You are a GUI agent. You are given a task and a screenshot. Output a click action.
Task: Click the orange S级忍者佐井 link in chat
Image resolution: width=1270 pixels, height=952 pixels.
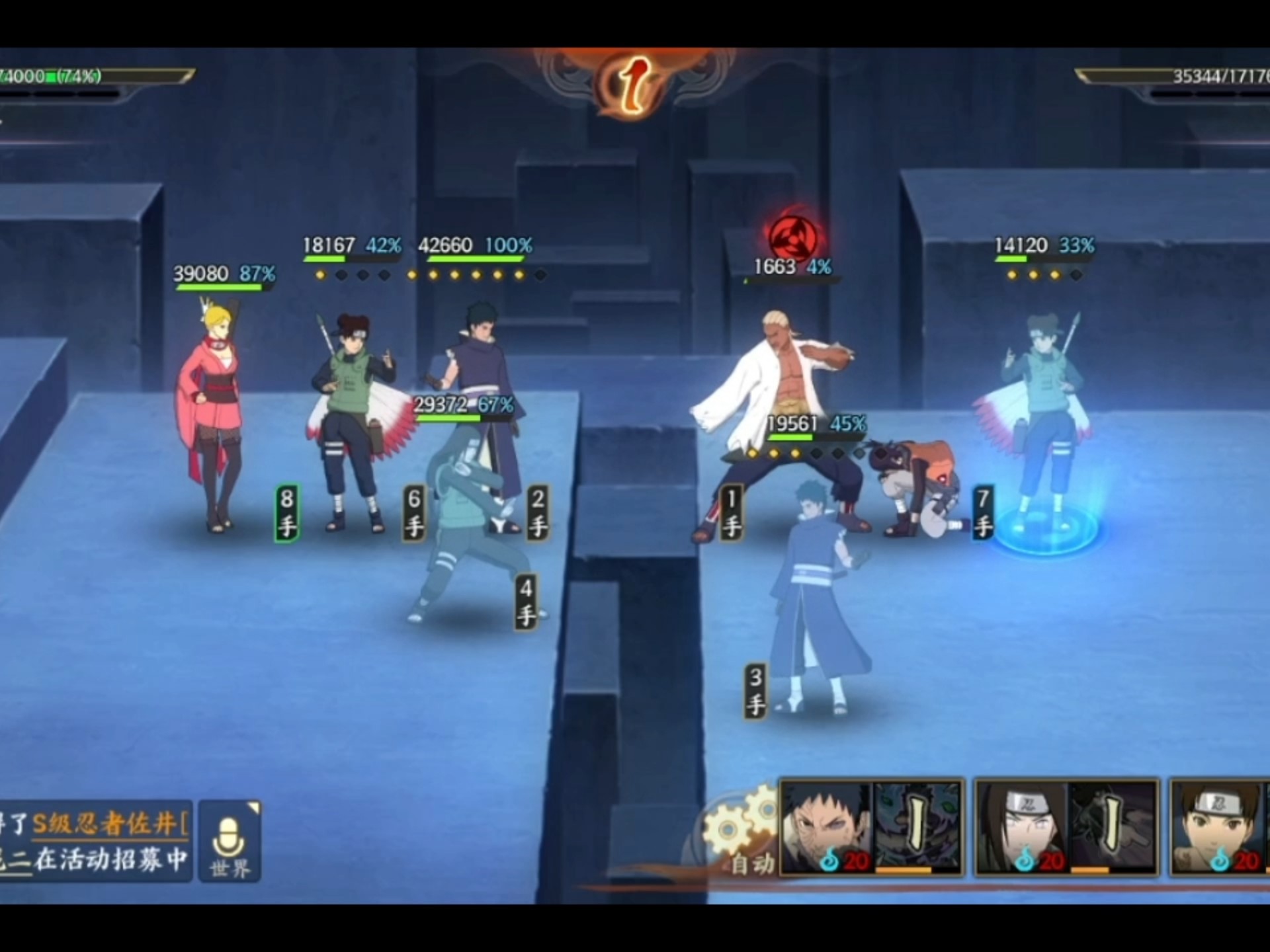(x=110, y=824)
